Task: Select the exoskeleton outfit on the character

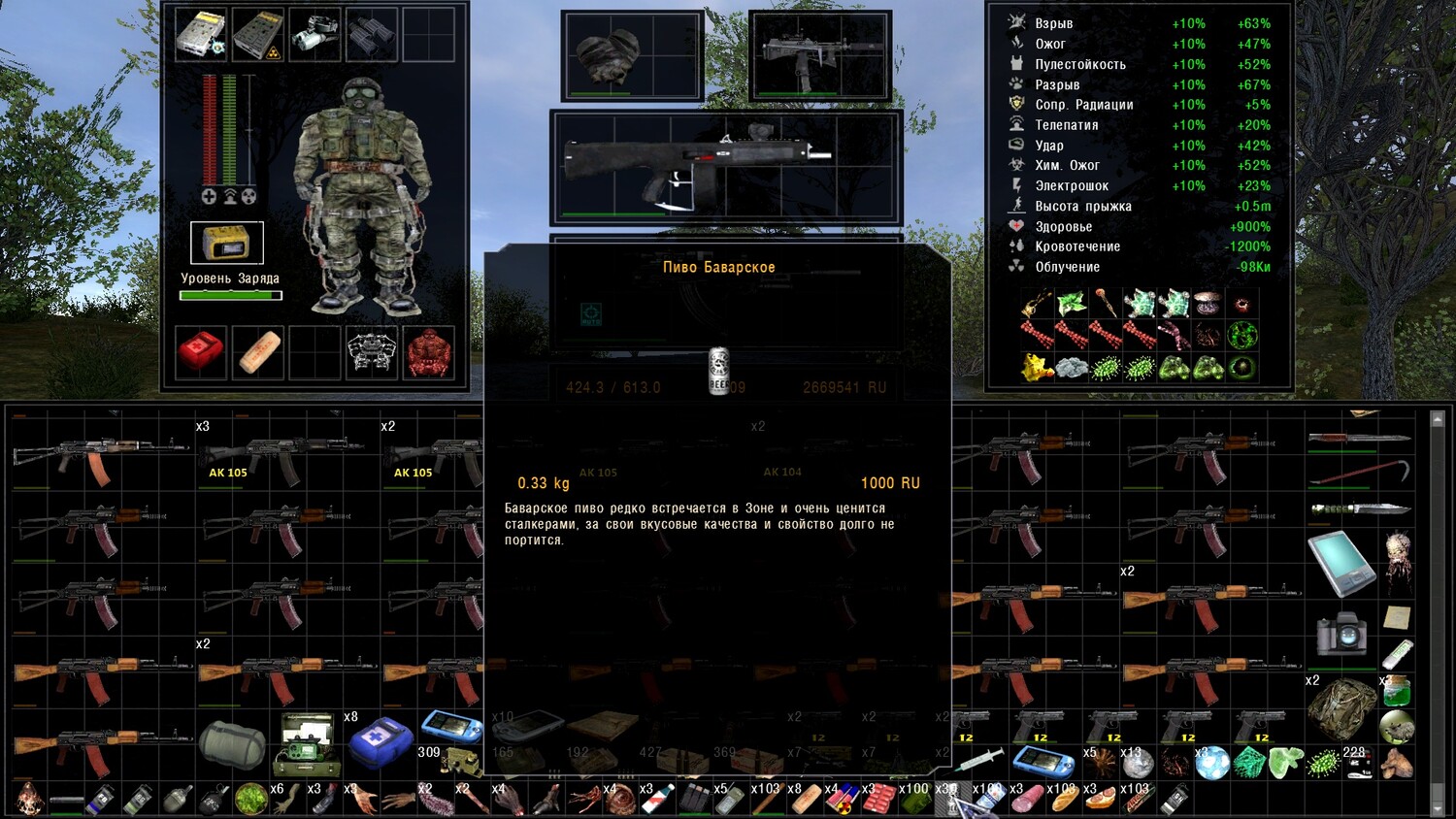Action: click(363, 194)
